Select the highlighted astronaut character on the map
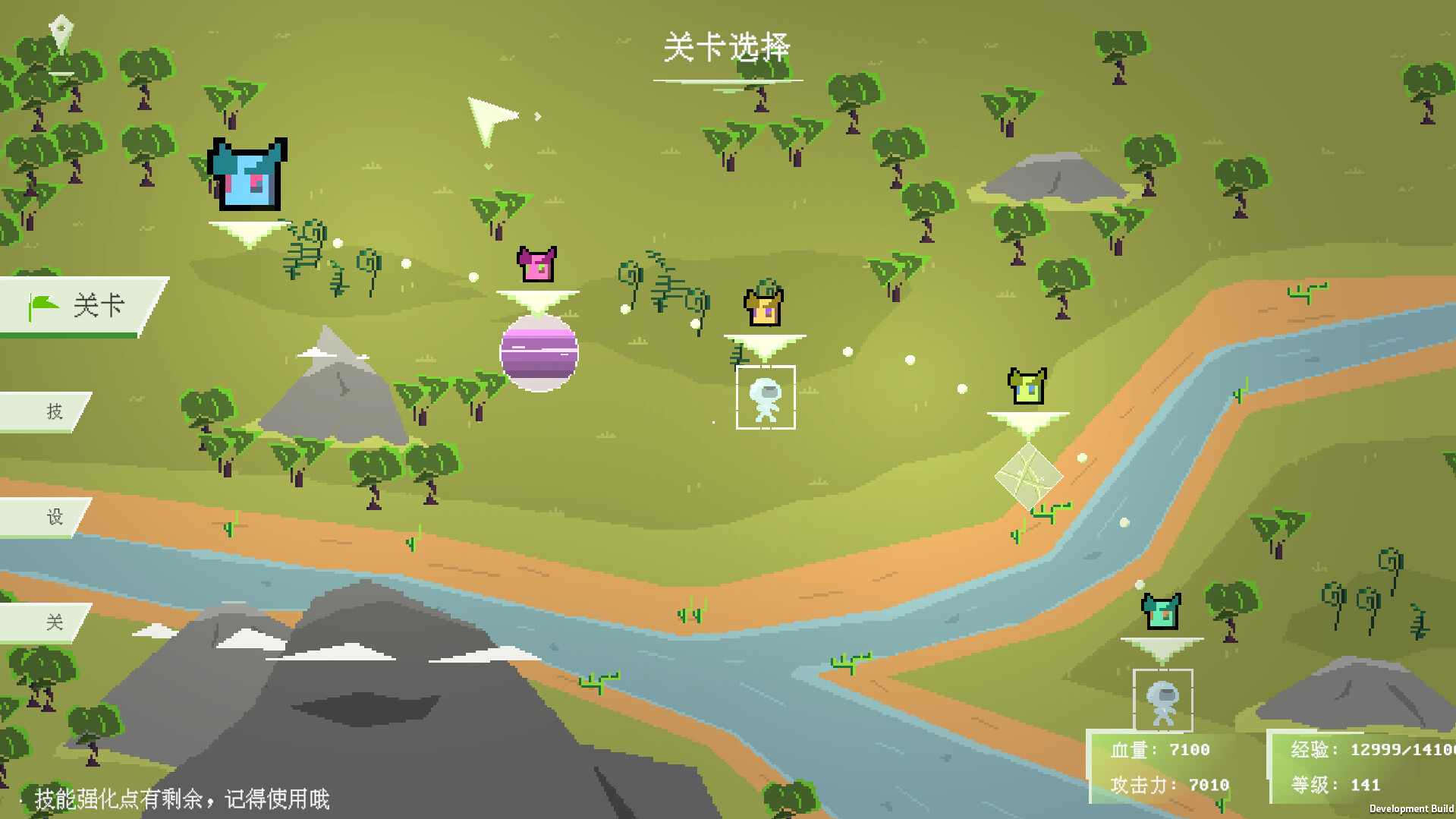Screen dimensions: 1456x819 [767, 398]
